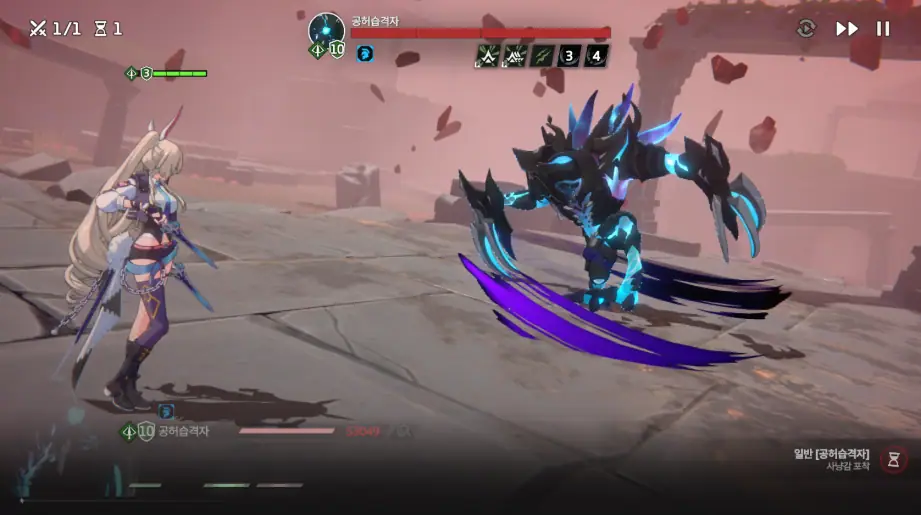This screenshot has height=515, width=921.
Task: View the second claw-slash boss skill icon
Action: coord(515,55)
